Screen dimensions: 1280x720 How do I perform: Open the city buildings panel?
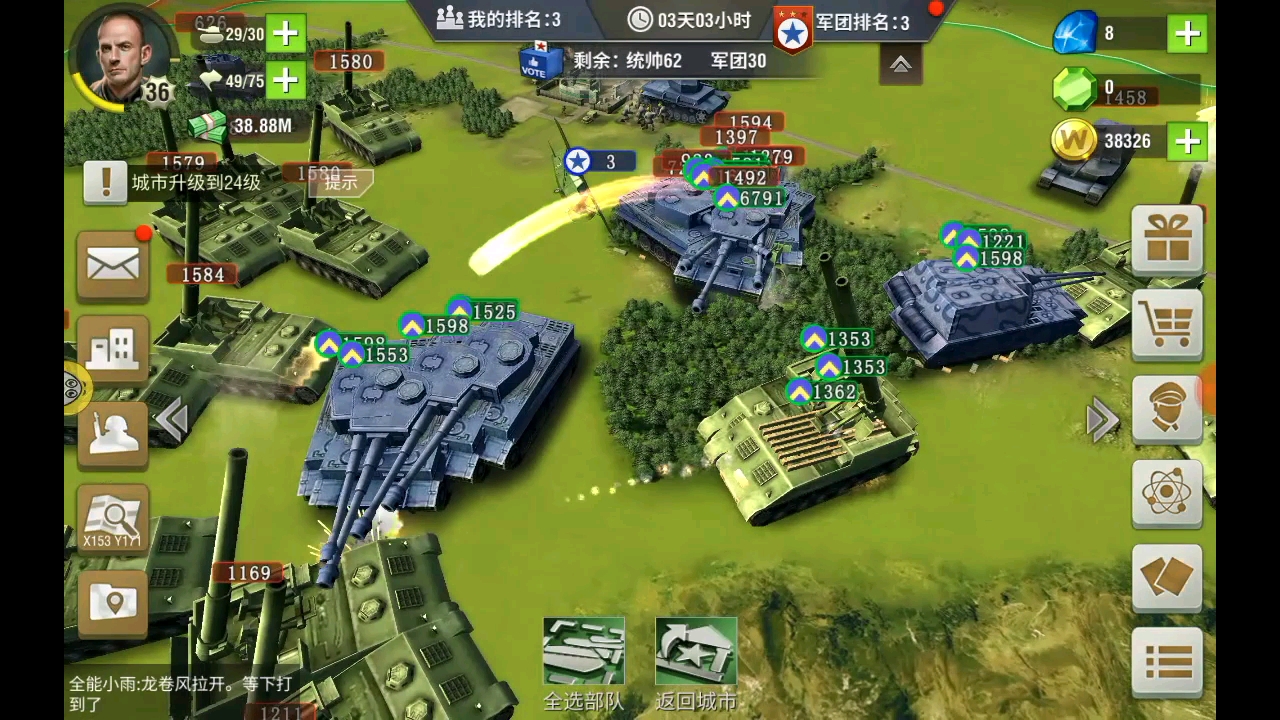pos(113,348)
